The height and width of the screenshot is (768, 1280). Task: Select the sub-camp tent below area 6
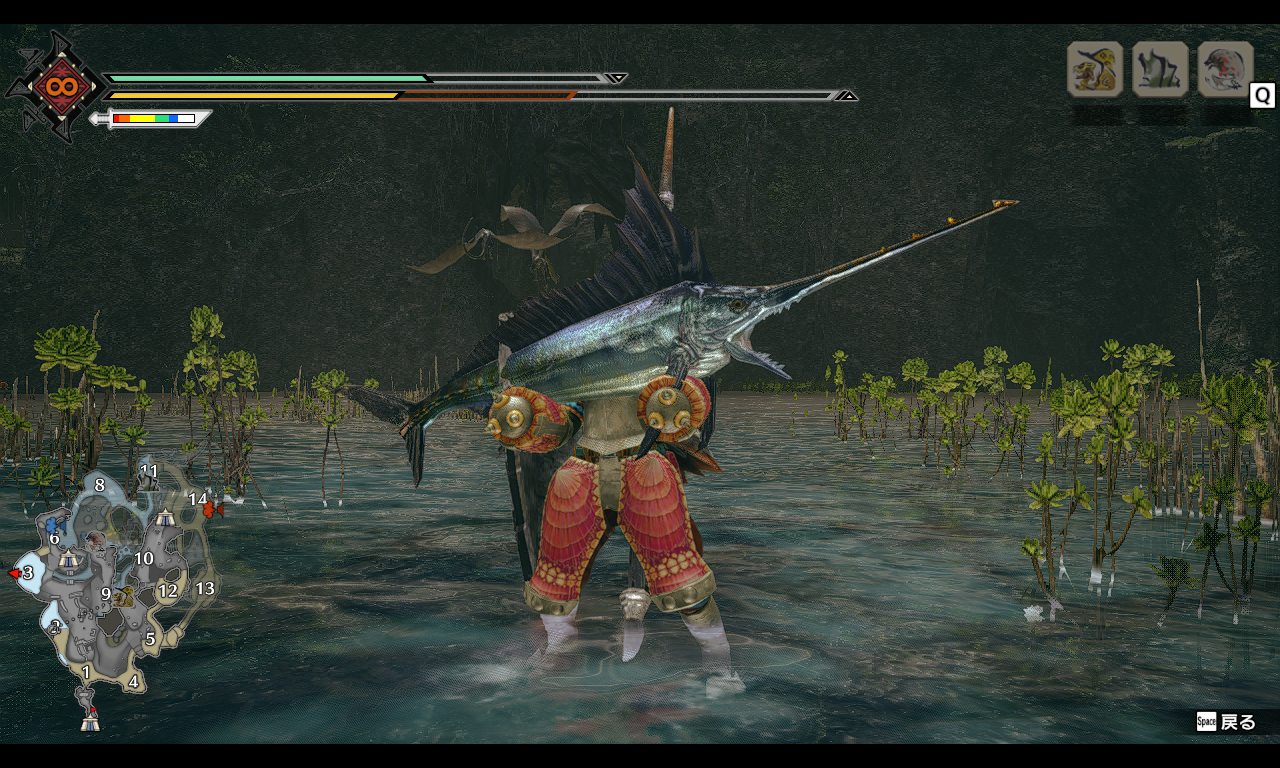pyautogui.click(x=68, y=561)
